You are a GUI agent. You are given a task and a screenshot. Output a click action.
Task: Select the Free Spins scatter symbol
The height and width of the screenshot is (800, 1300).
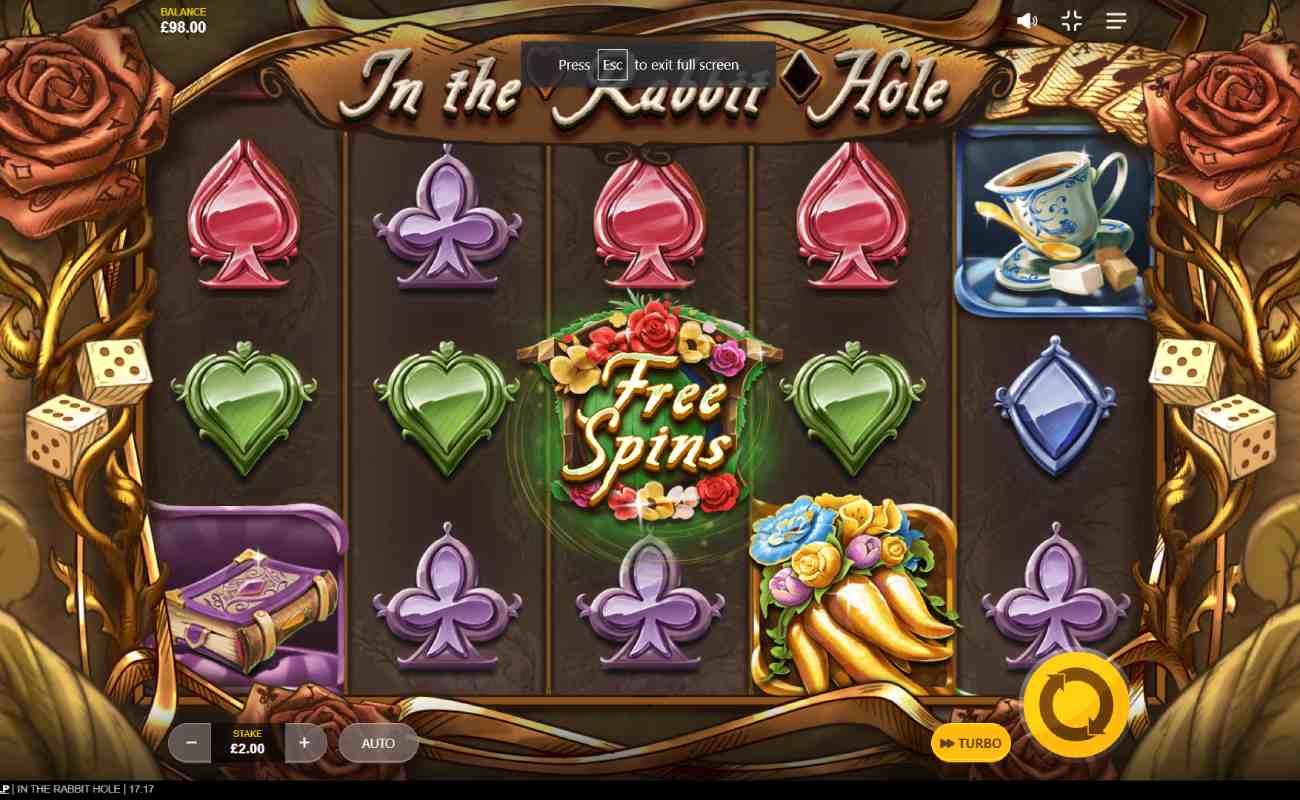648,408
